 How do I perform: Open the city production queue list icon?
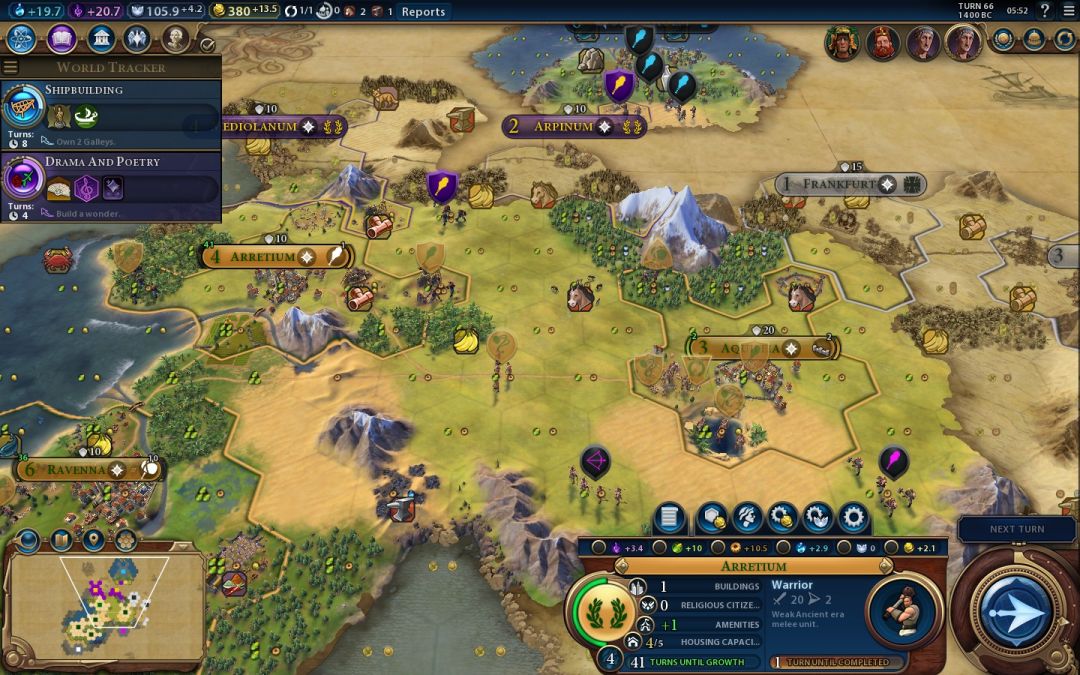670,518
